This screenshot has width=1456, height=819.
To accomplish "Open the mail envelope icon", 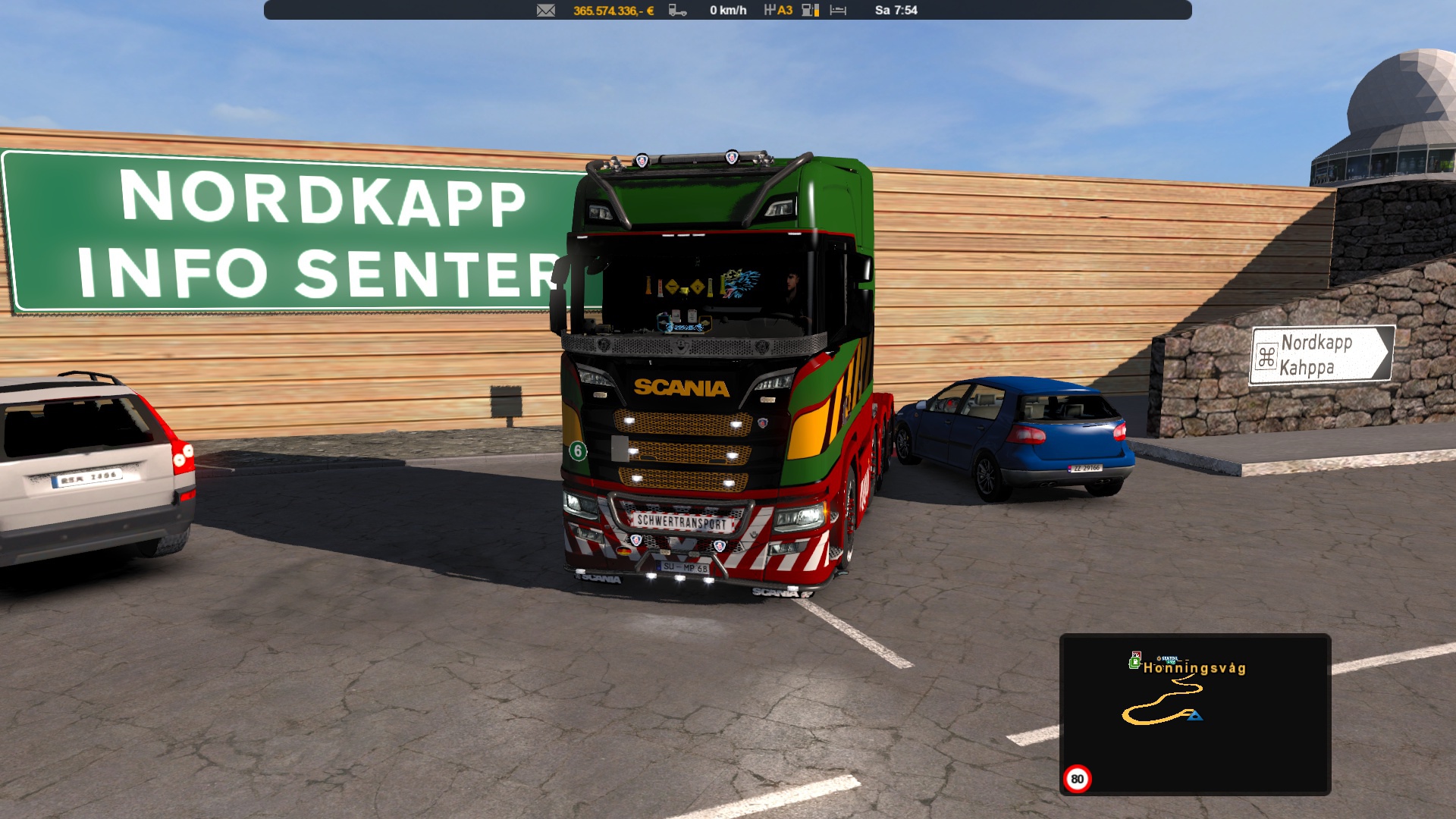I will pos(546,11).
